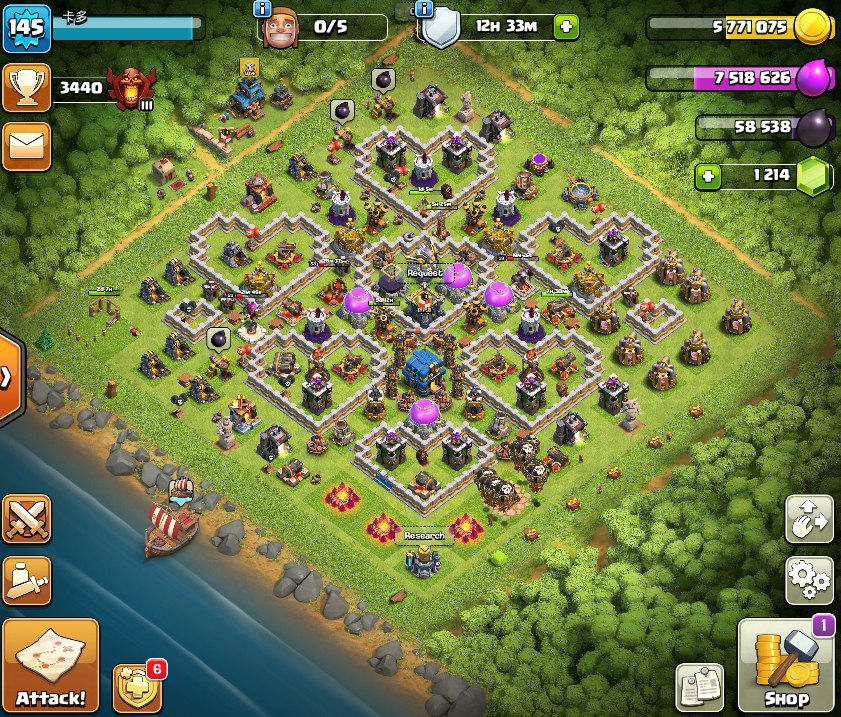The width and height of the screenshot is (841, 717).
Task: Open the Champion league badge
Action: coord(132,88)
